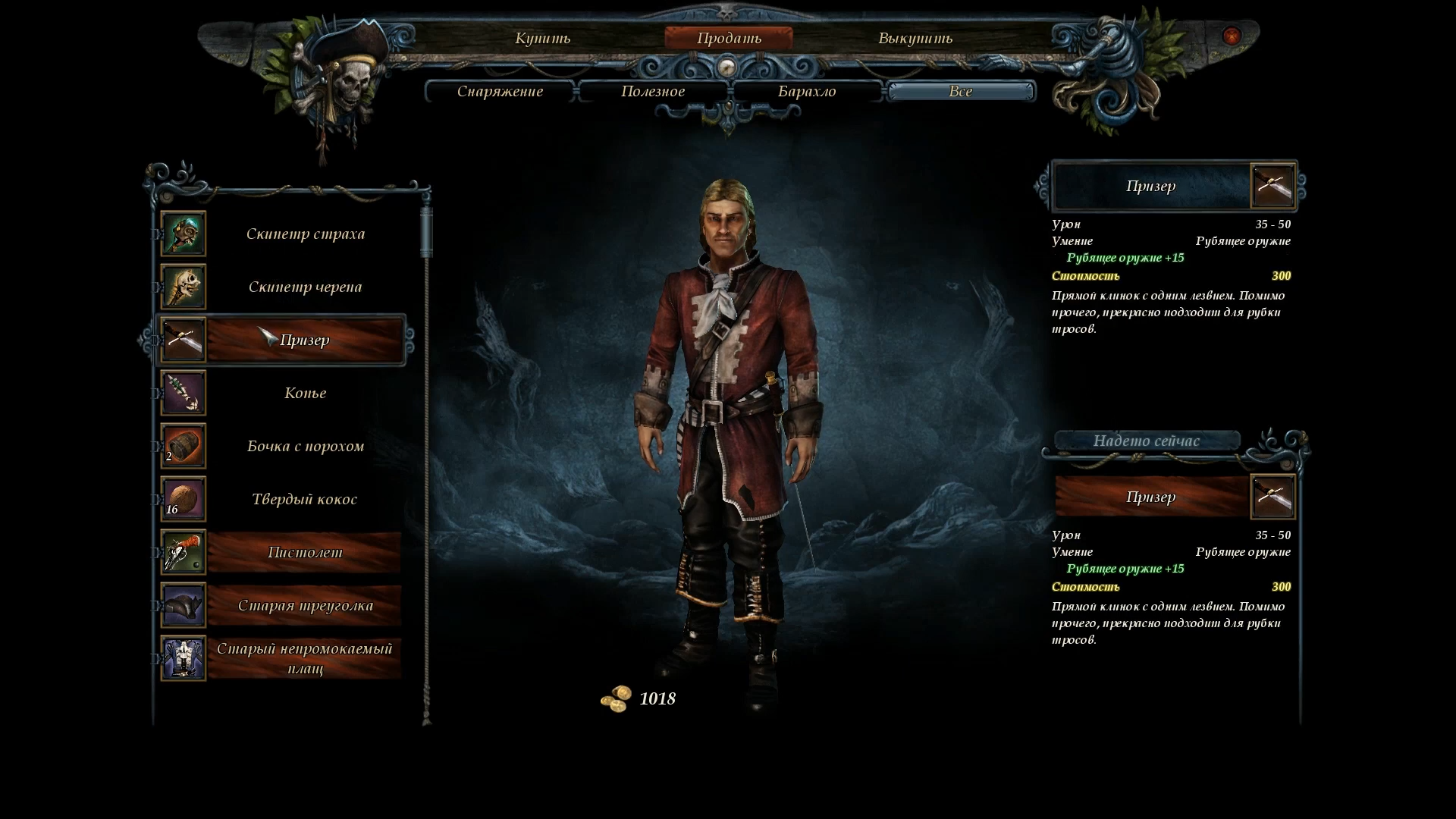Open the Выкупить tab
1456x819 pixels.
(915, 38)
